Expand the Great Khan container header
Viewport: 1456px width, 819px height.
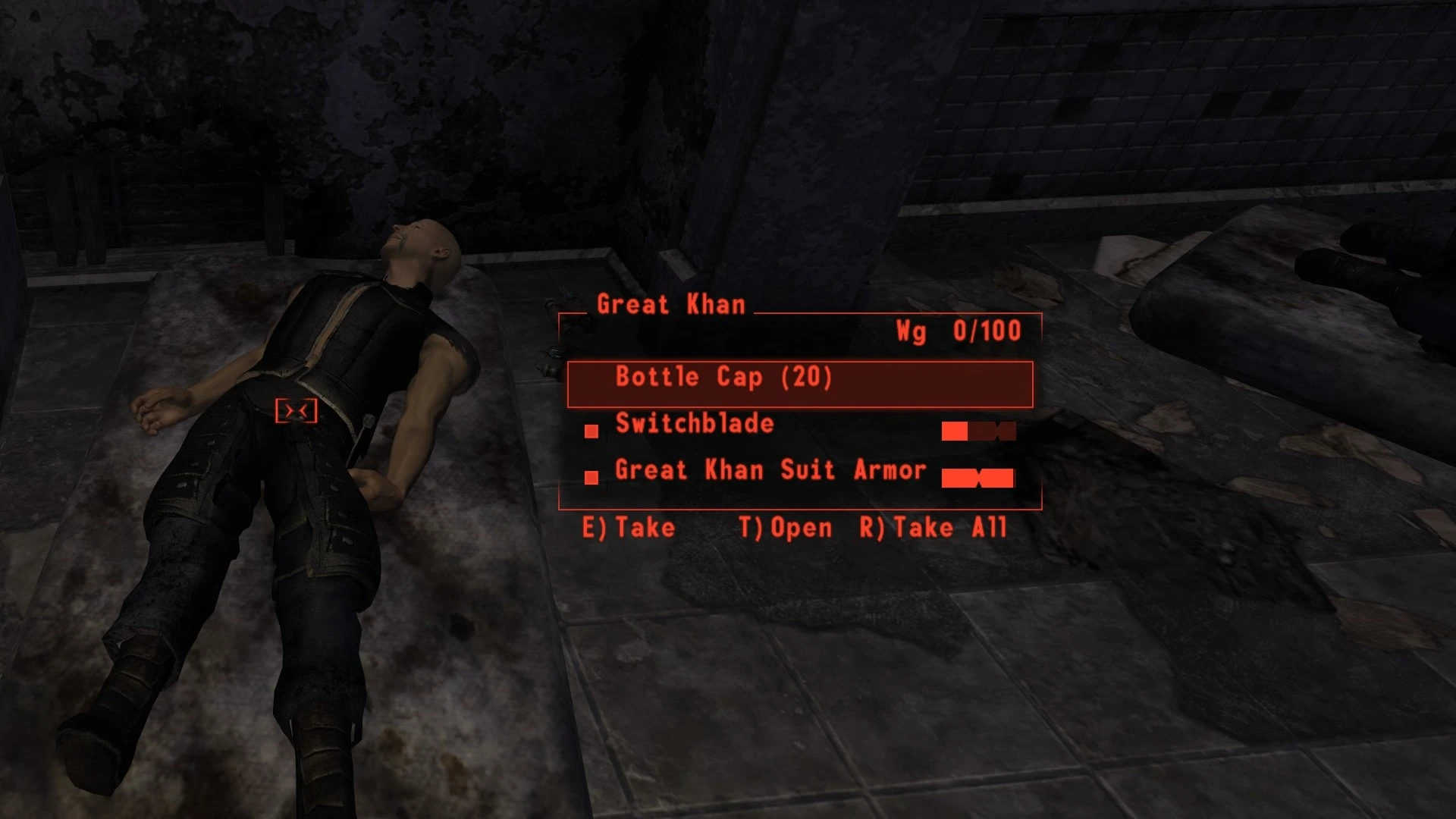point(670,305)
